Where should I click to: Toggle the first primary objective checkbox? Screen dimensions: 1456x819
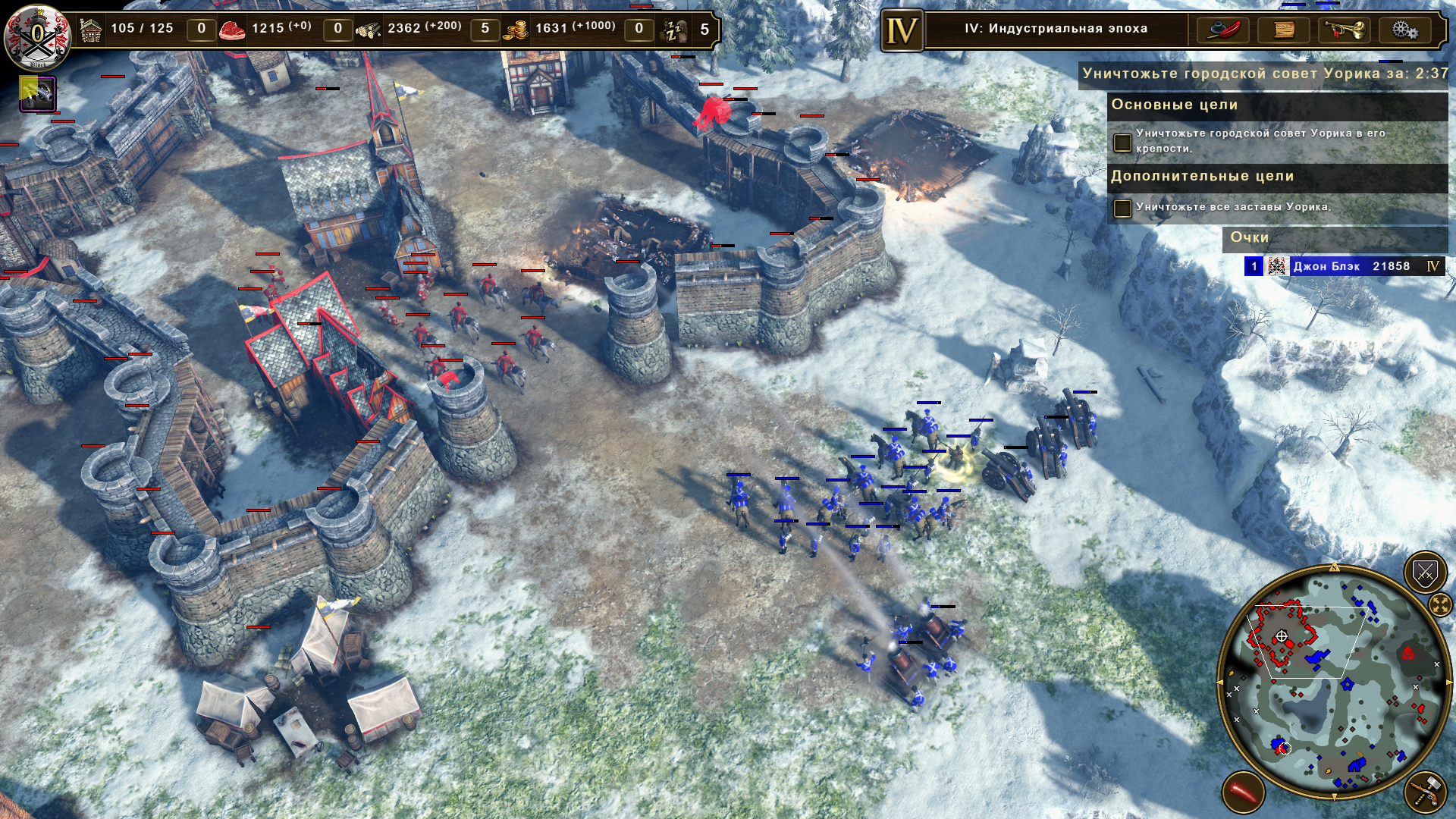(x=1122, y=142)
